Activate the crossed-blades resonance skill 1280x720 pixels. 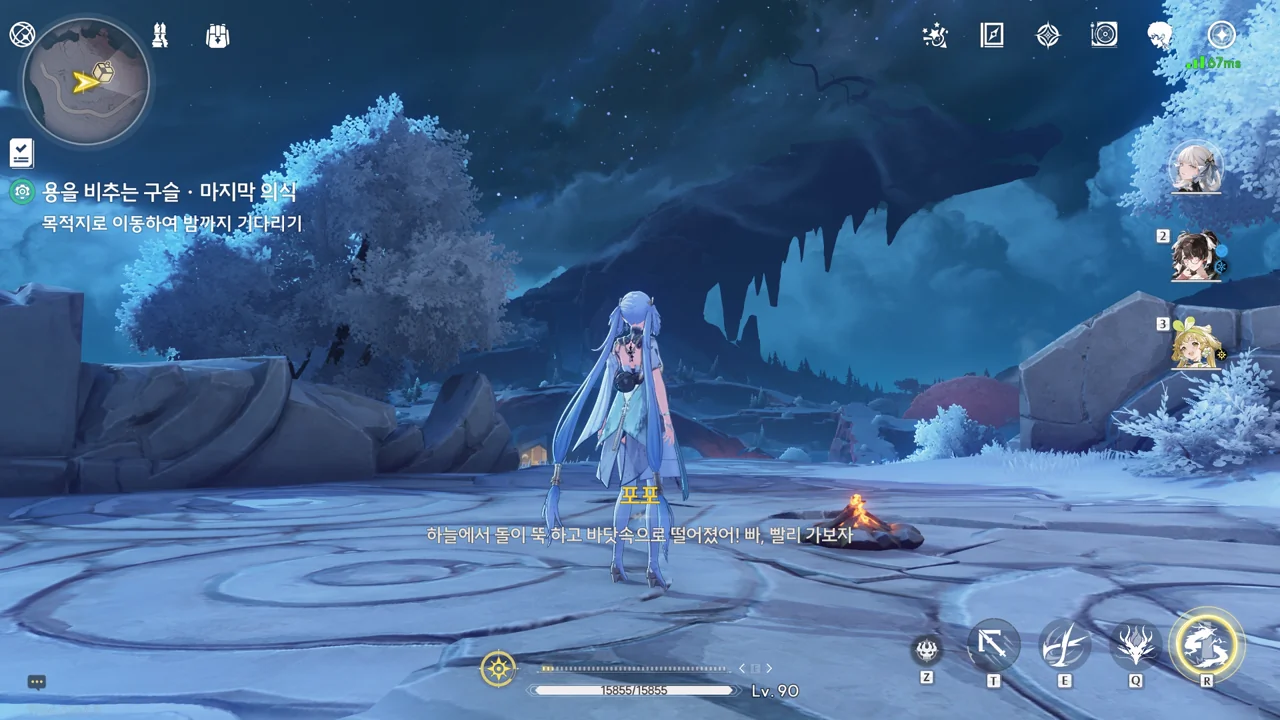tap(1064, 645)
